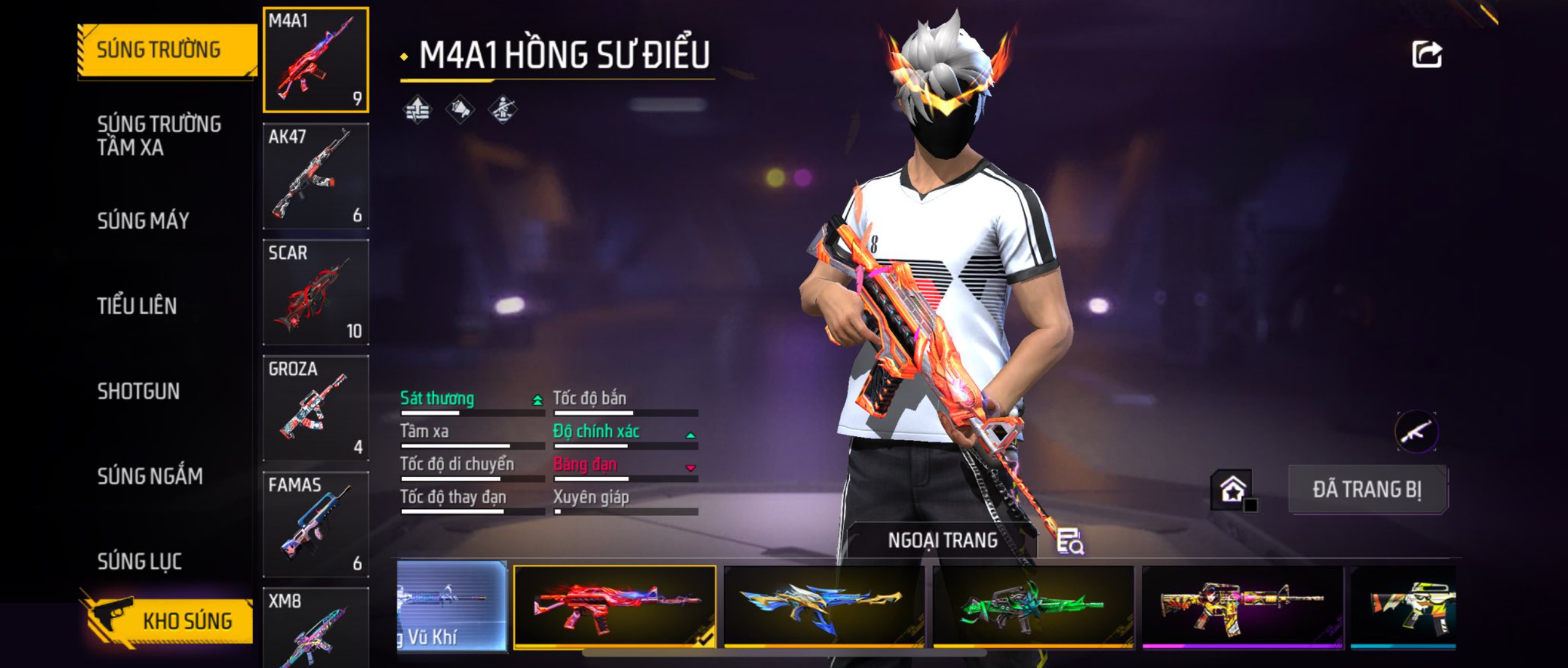Open the FAMAS weapon tile
The height and width of the screenshot is (668, 1568).
coord(316,524)
